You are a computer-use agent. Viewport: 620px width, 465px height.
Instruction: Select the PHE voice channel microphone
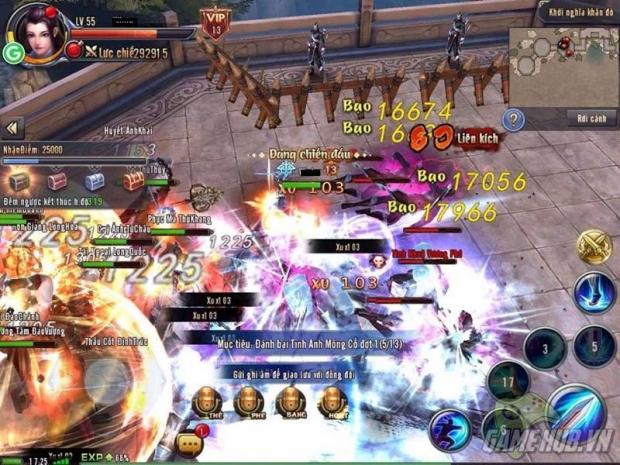249,402
